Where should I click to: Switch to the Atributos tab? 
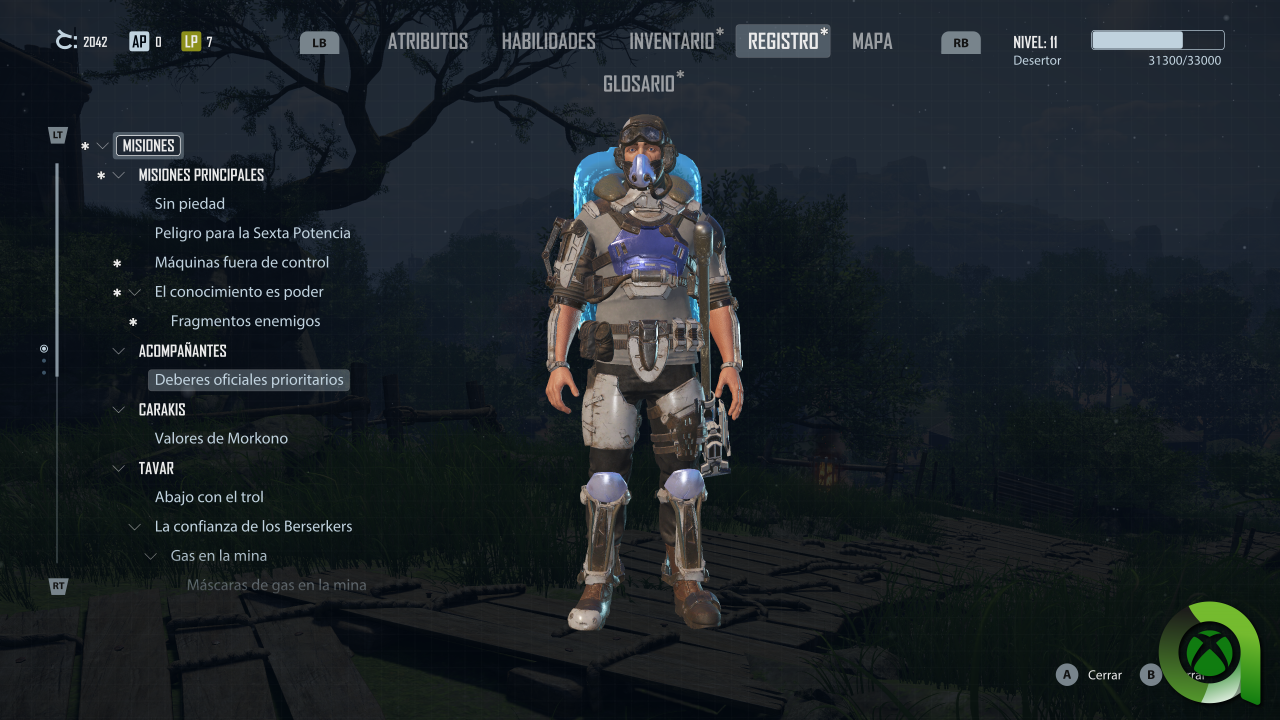pyautogui.click(x=427, y=41)
